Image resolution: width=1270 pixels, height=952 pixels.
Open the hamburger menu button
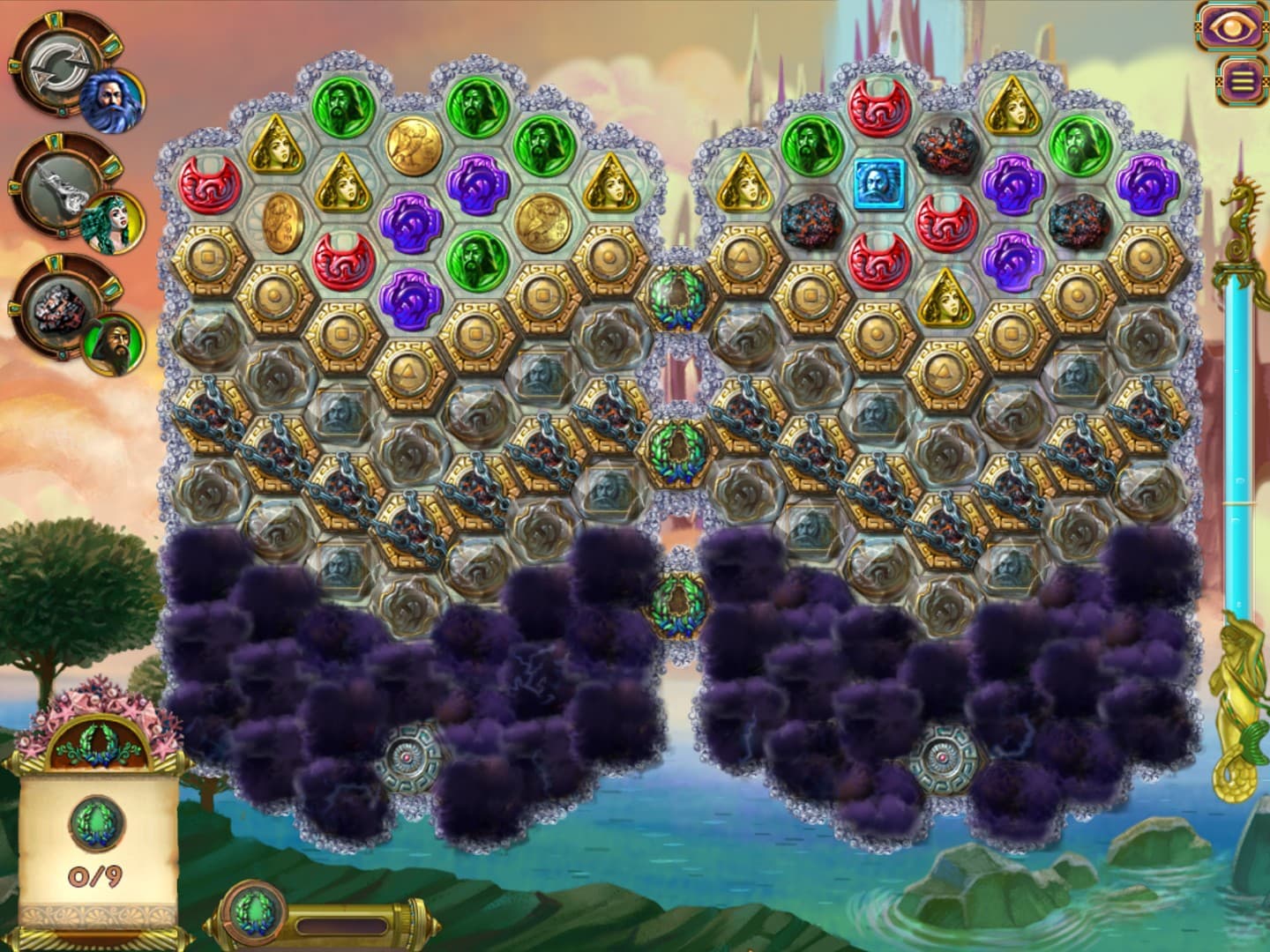(x=1241, y=81)
